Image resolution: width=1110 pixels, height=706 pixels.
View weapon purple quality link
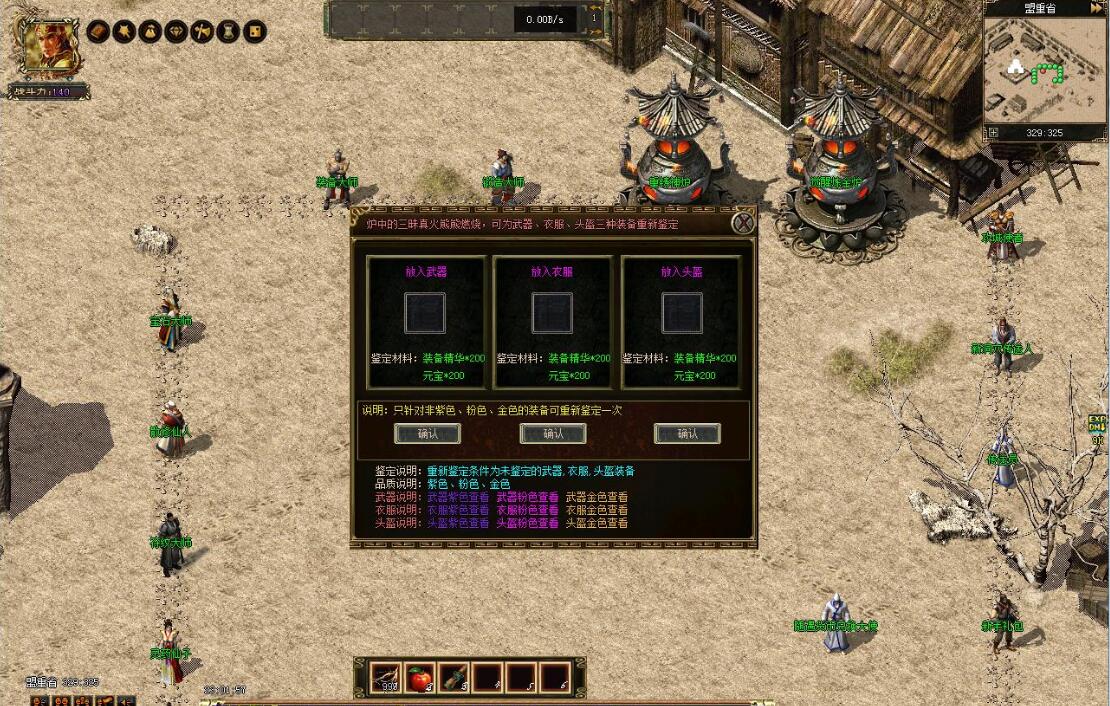coord(458,497)
